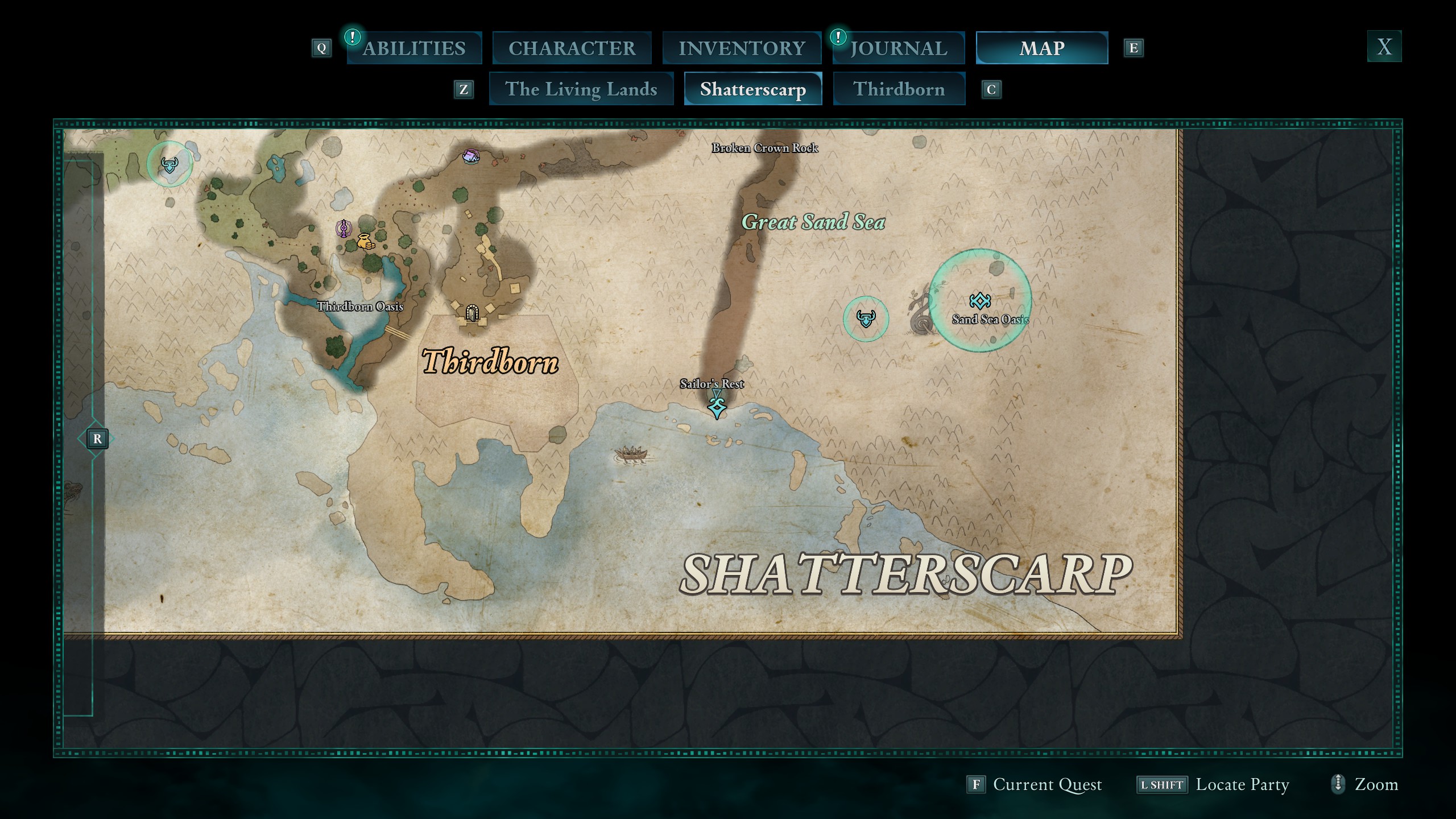1456x819 pixels.
Task: Go to the Journal tab
Action: click(x=899, y=48)
